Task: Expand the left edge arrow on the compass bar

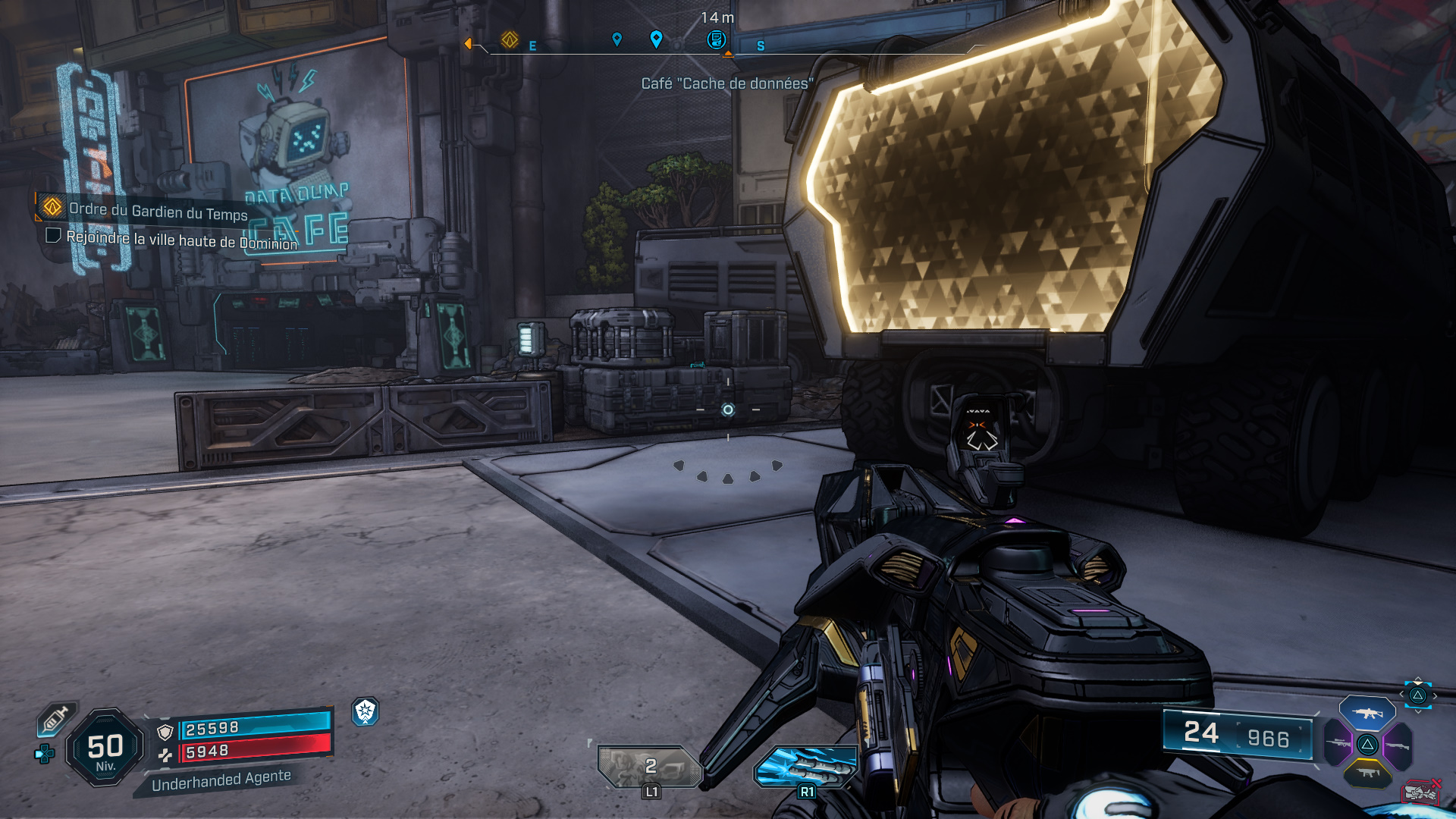Action: (469, 43)
